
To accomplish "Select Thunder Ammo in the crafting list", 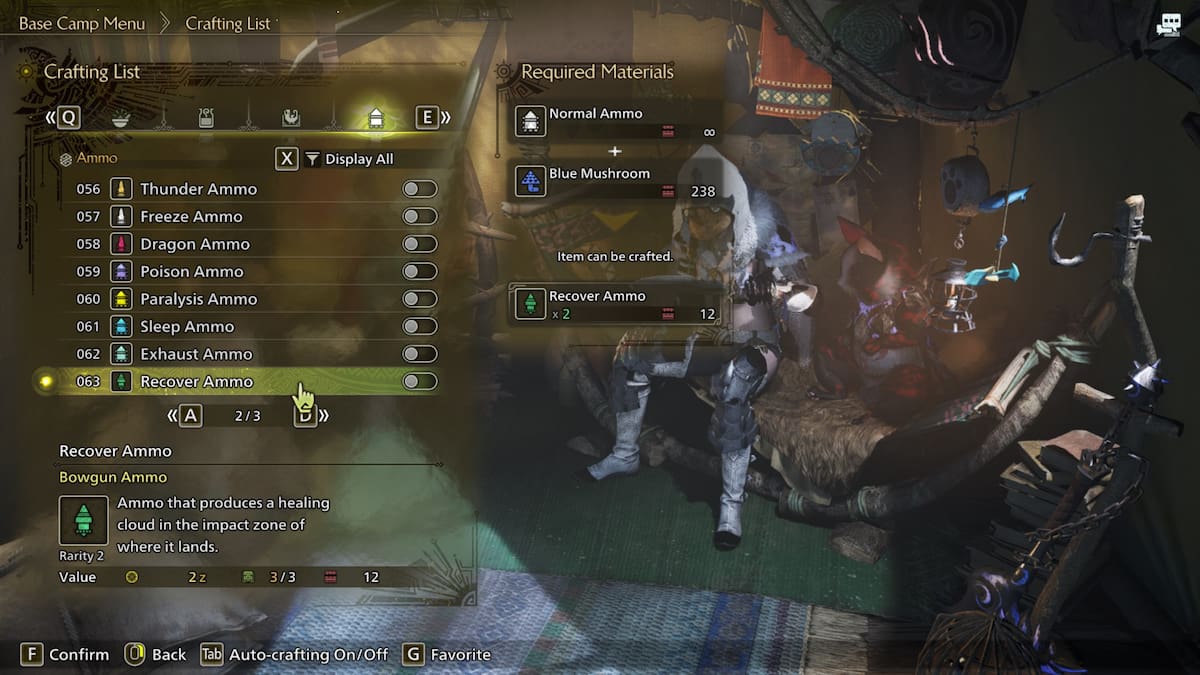I will pyautogui.click(x=198, y=189).
